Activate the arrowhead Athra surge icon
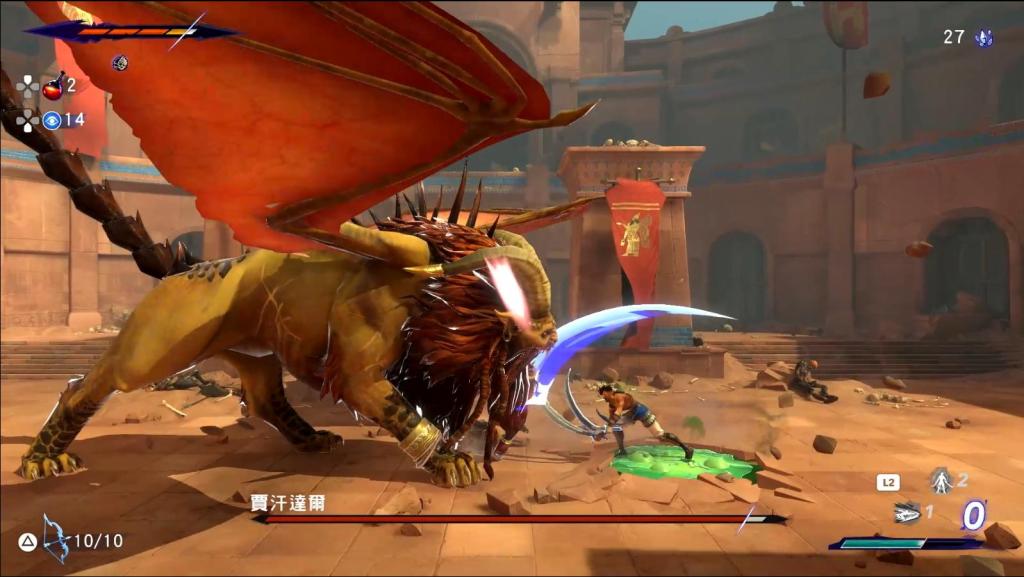Image resolution: width=1024 pixels, height=577 pixels. (907, 512)
